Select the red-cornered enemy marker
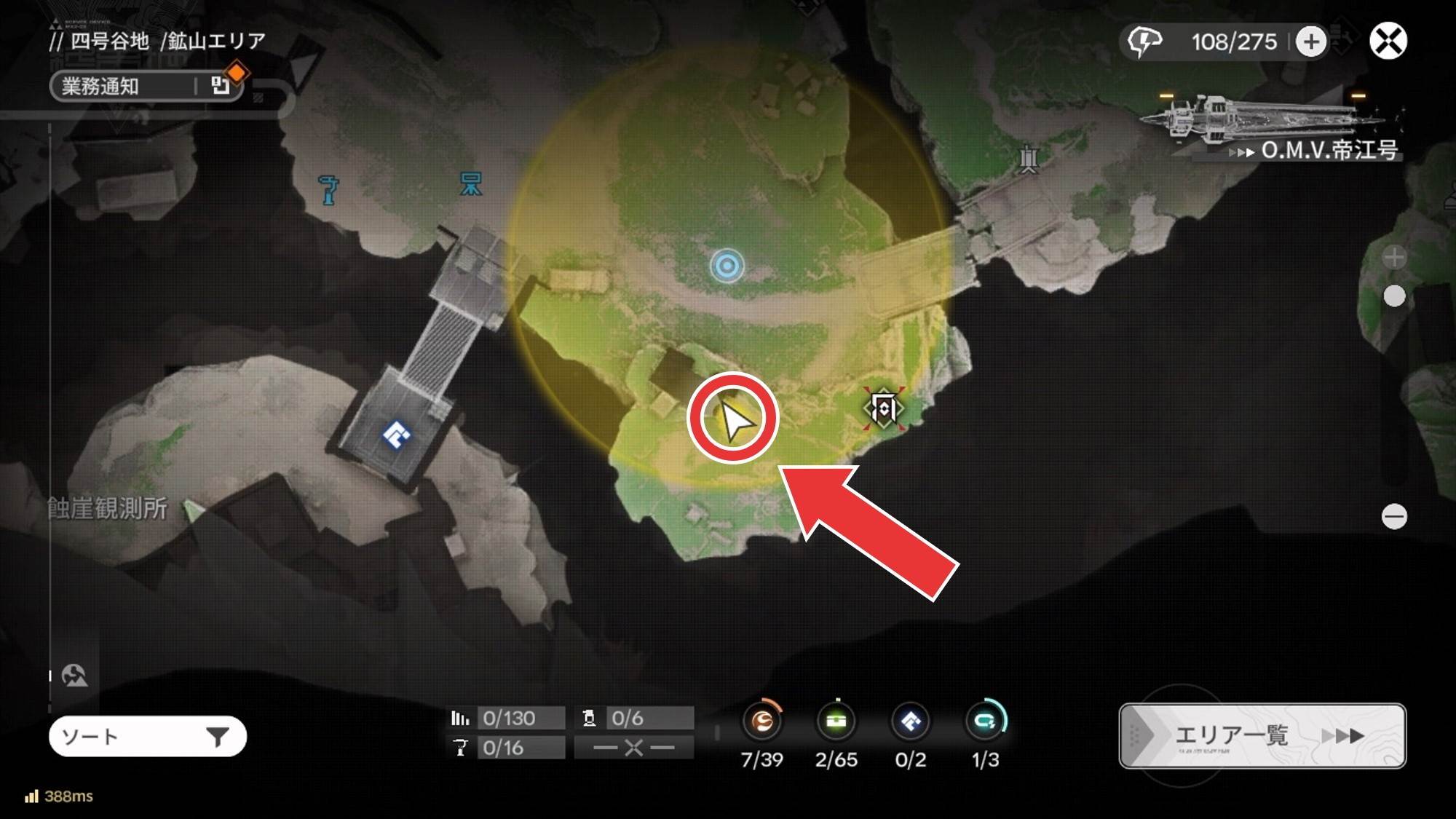Image resolution: width=1456 pixels, height=819 pixels. pos(883,408)
